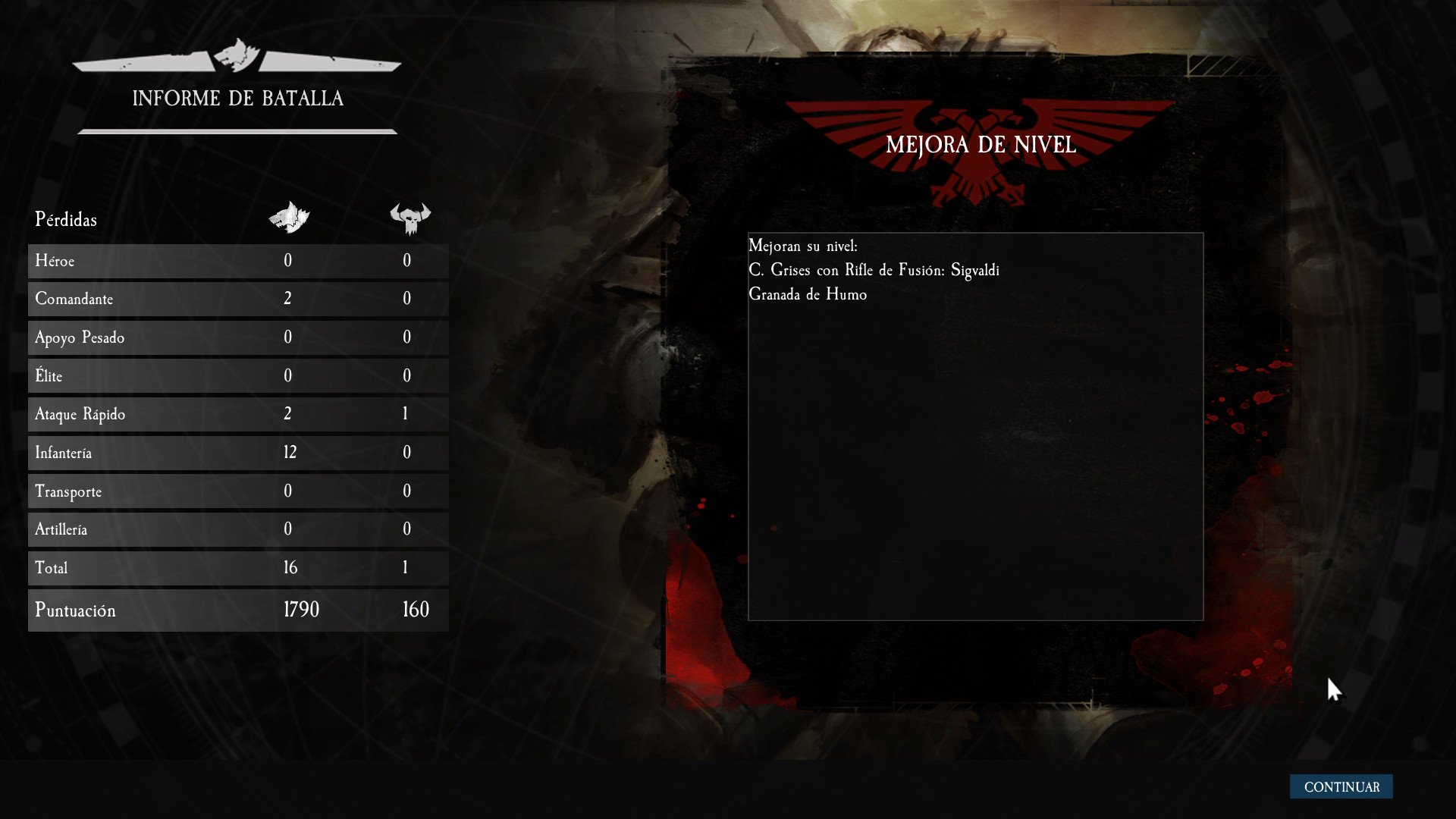Continue past the battle report

tap(1341, 786)
